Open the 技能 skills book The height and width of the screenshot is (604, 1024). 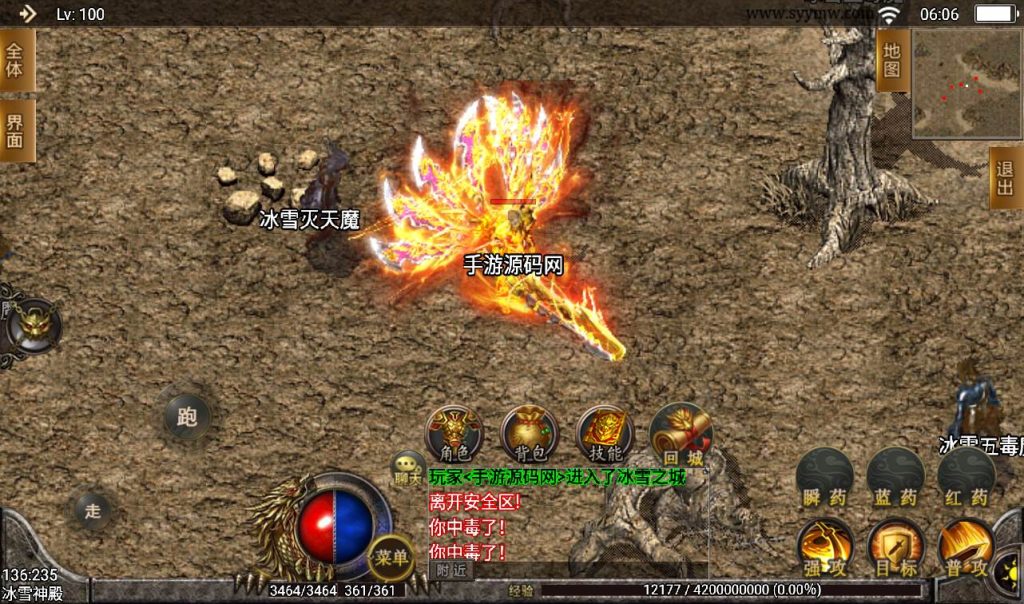point(603,433)
